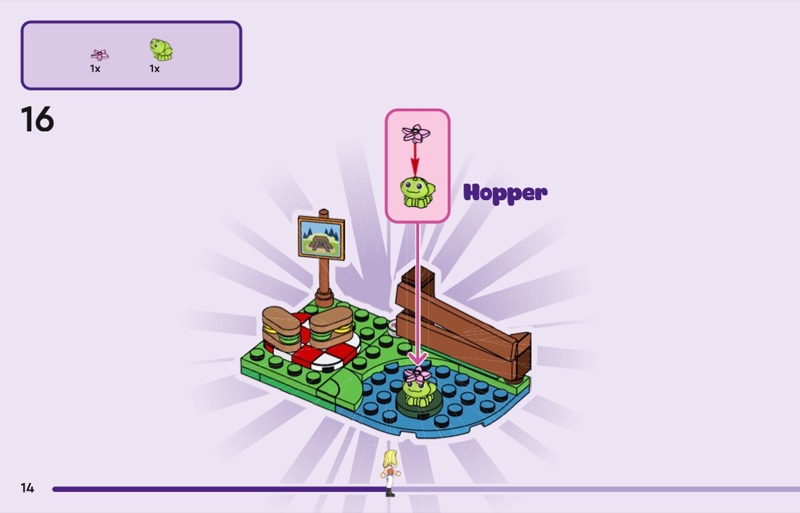Jump ahead on the unfilled progress track
The height and width of the screenshot is (513, 800).
pyautogui.click(x=600, y=489)
